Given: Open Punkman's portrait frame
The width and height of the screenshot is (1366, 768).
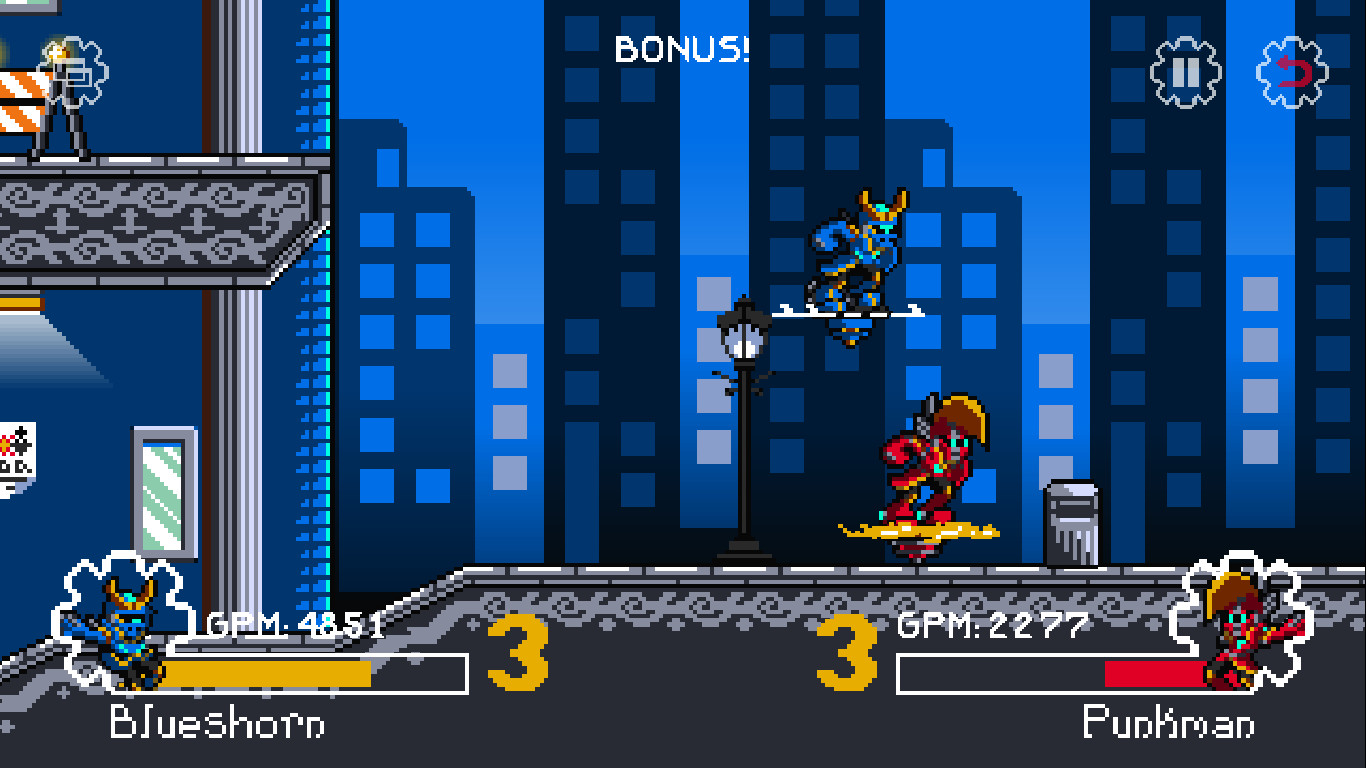Looking at the screenshot, I should (x=1237, y=626).
